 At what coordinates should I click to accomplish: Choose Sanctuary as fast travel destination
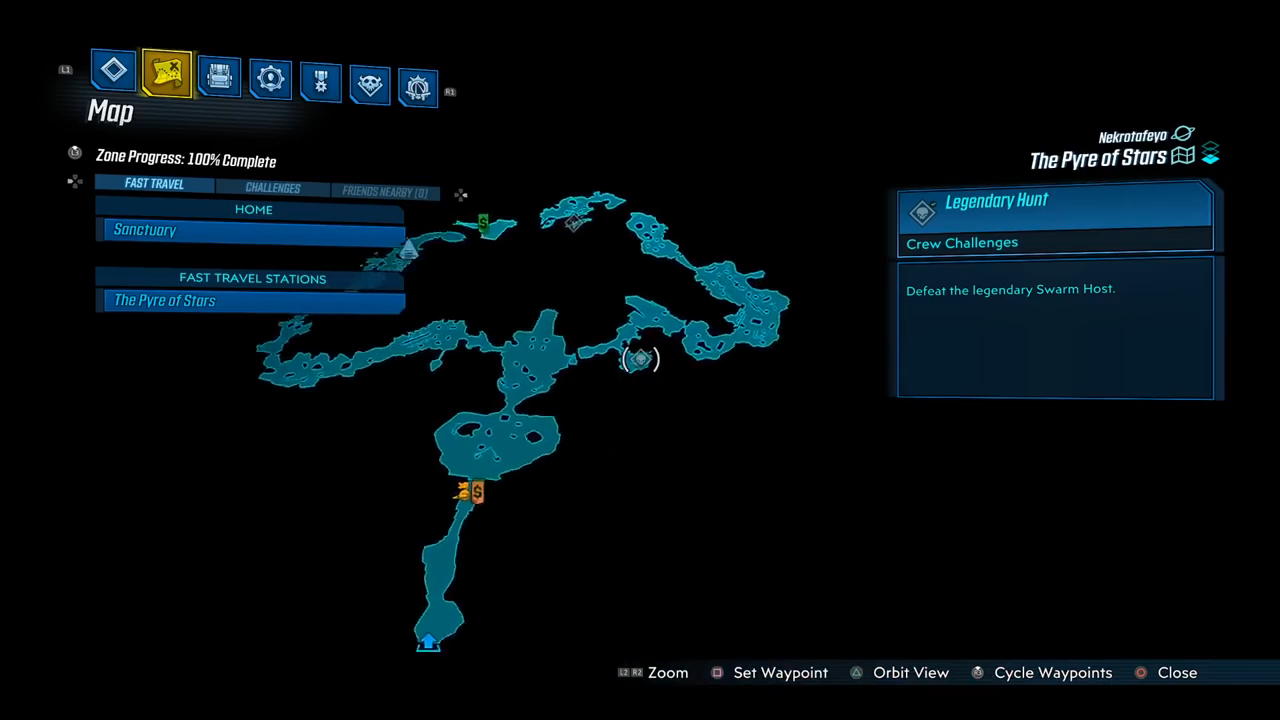click(254, 231)
